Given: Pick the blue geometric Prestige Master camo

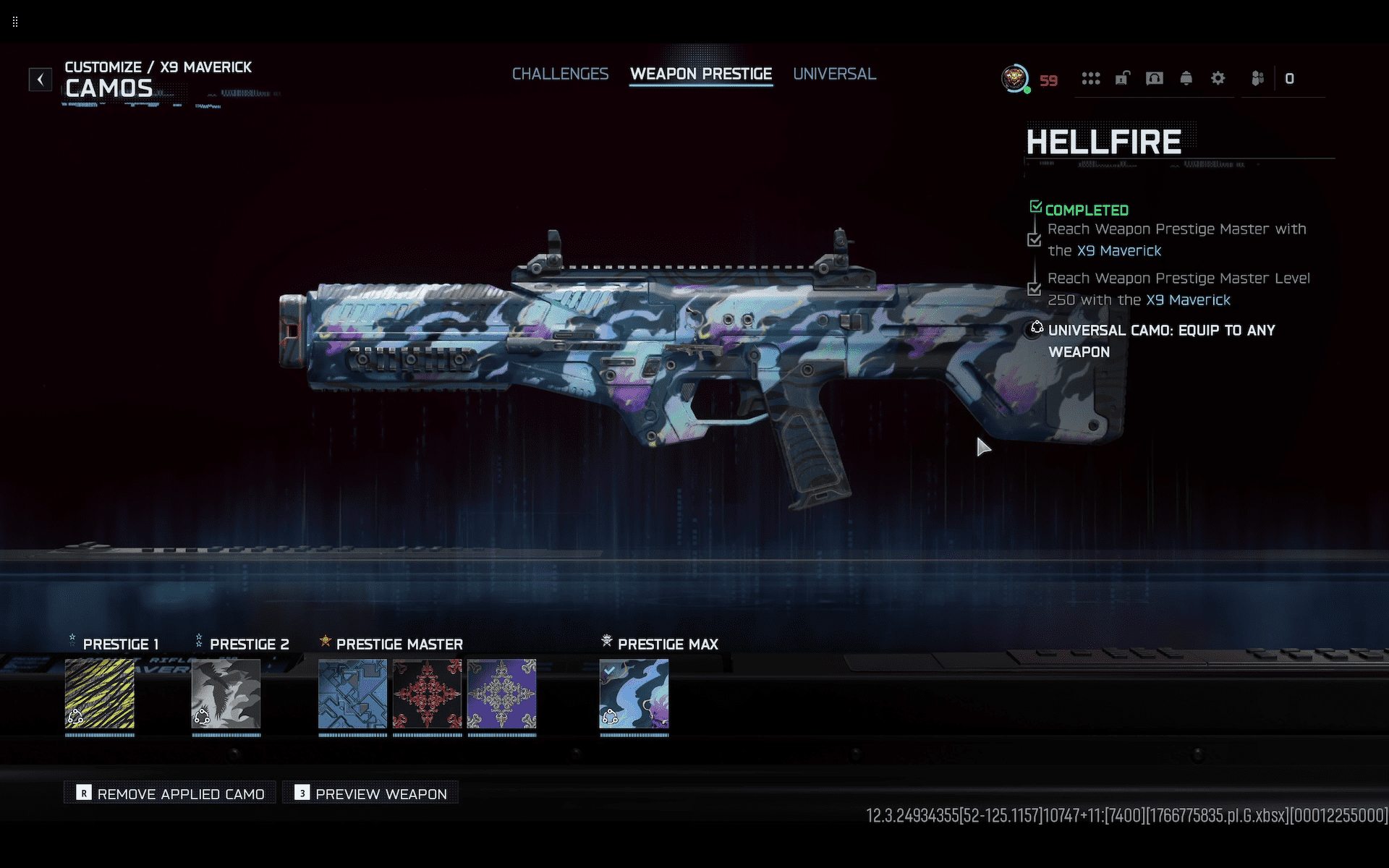Looking at the screenshot, I should tap(352, 694).
